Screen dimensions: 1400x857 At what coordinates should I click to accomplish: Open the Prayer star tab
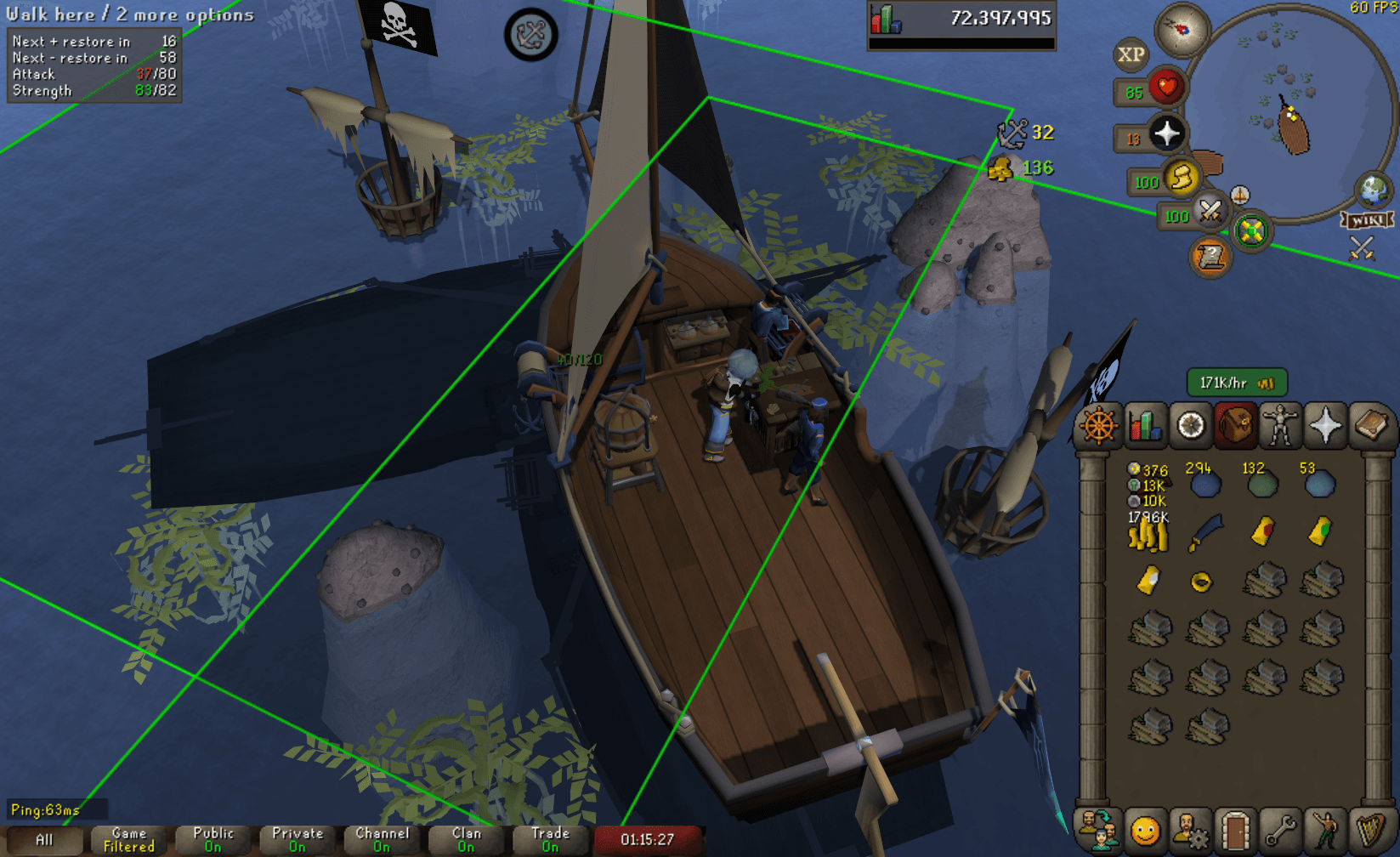[x=1326, y=423]
